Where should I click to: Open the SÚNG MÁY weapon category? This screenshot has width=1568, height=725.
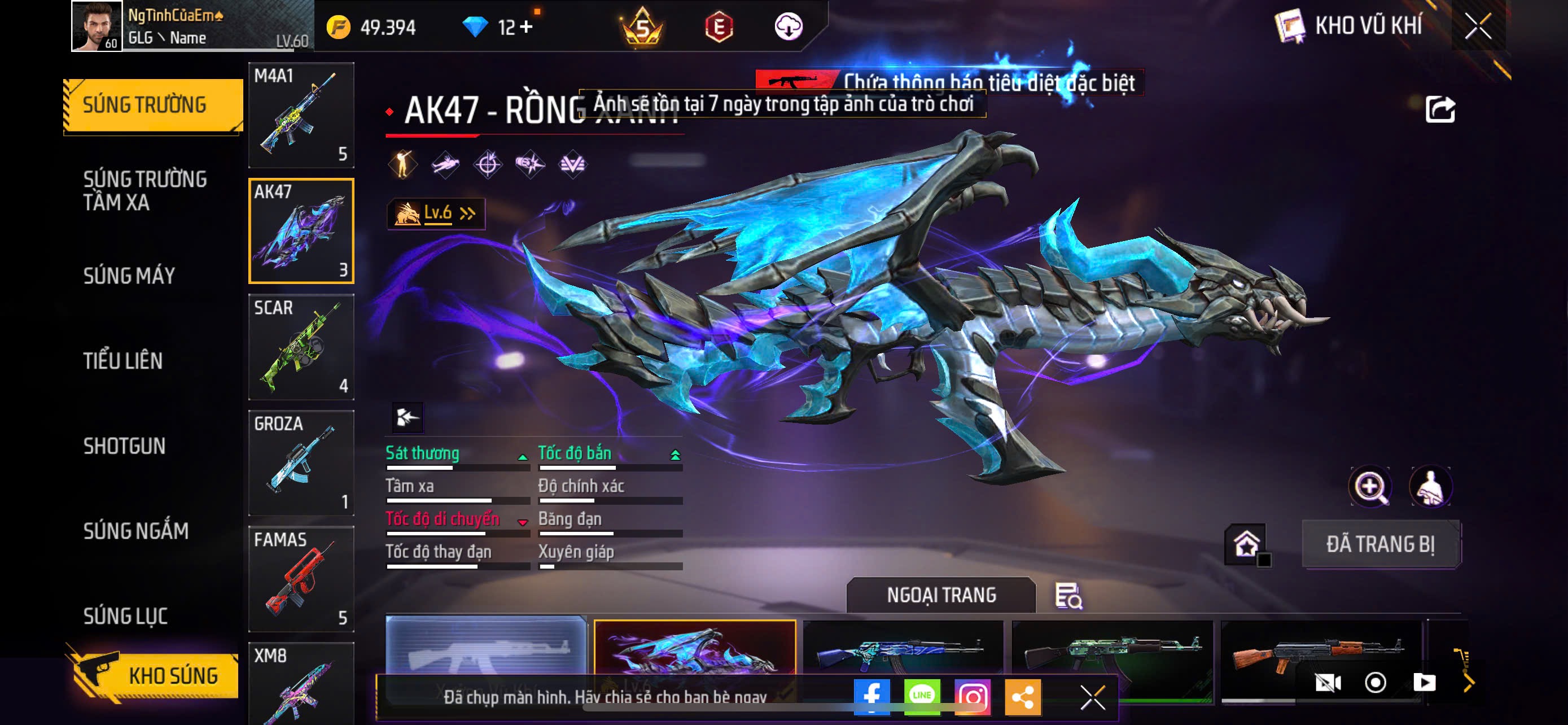click(x=129, y=276)
